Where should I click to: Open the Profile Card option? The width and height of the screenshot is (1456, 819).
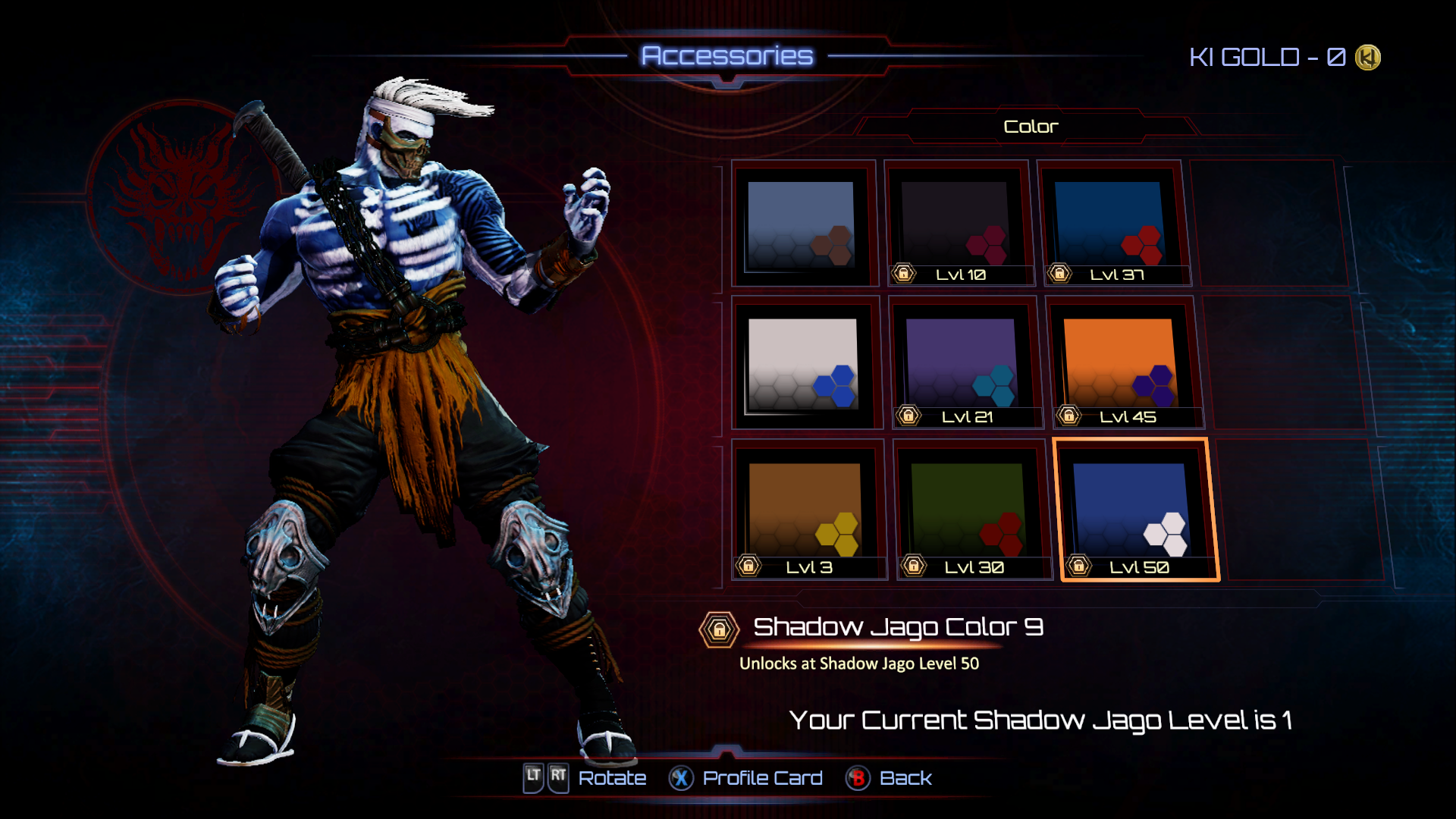761,778
